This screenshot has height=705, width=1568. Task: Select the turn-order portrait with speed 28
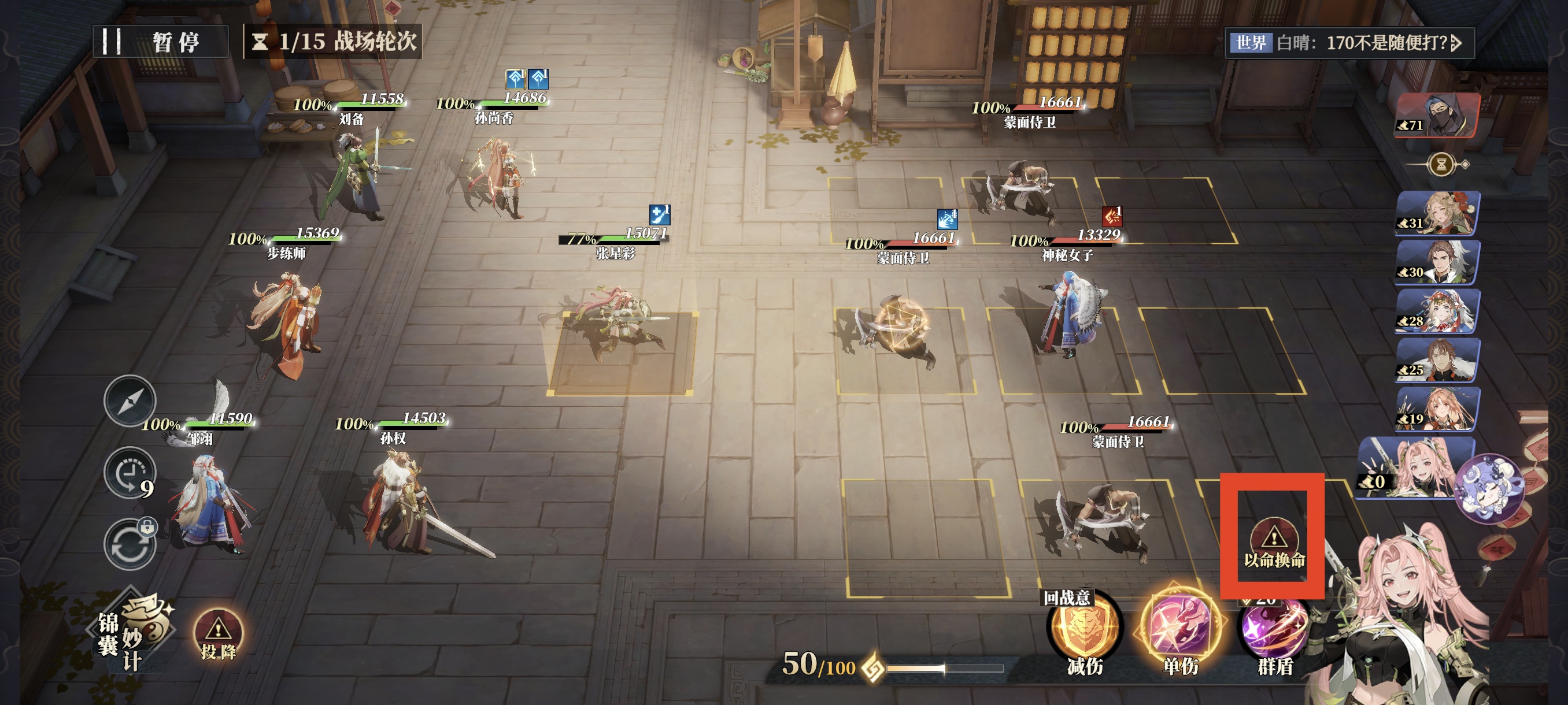point(1438,311)
